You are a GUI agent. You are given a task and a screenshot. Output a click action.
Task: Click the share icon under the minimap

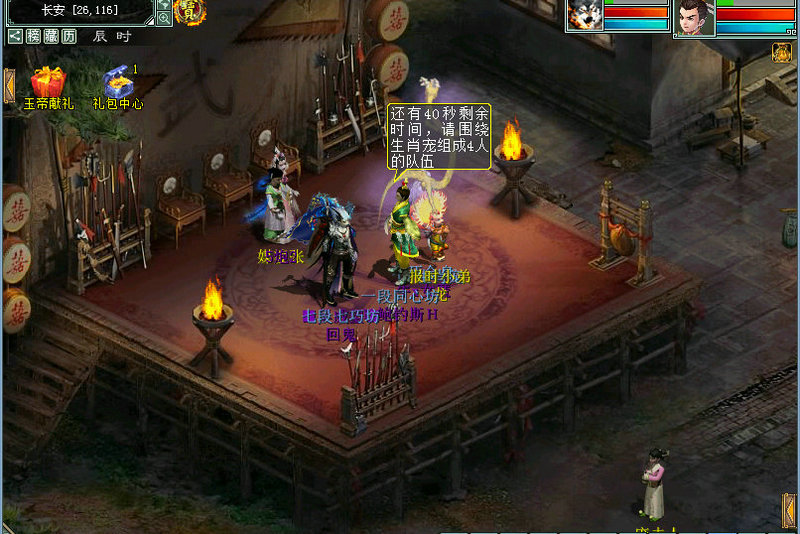point(15,36)
